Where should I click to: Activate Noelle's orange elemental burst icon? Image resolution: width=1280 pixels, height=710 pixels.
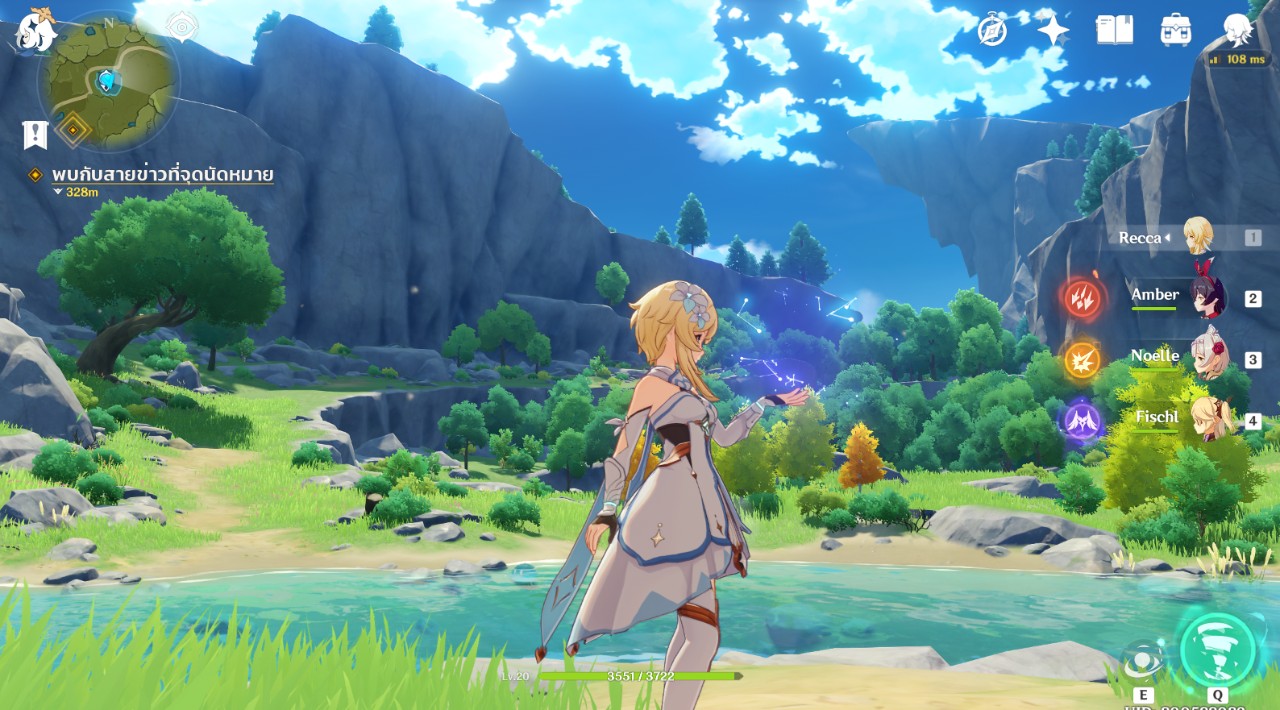tap(1082, 360)
